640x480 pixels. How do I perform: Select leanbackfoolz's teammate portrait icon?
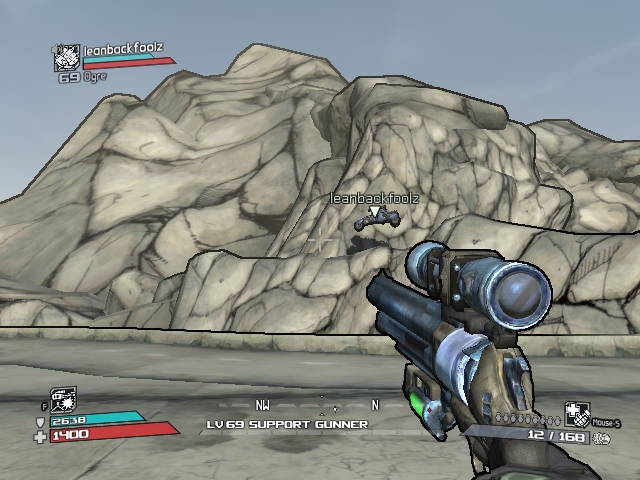[66, 58]
